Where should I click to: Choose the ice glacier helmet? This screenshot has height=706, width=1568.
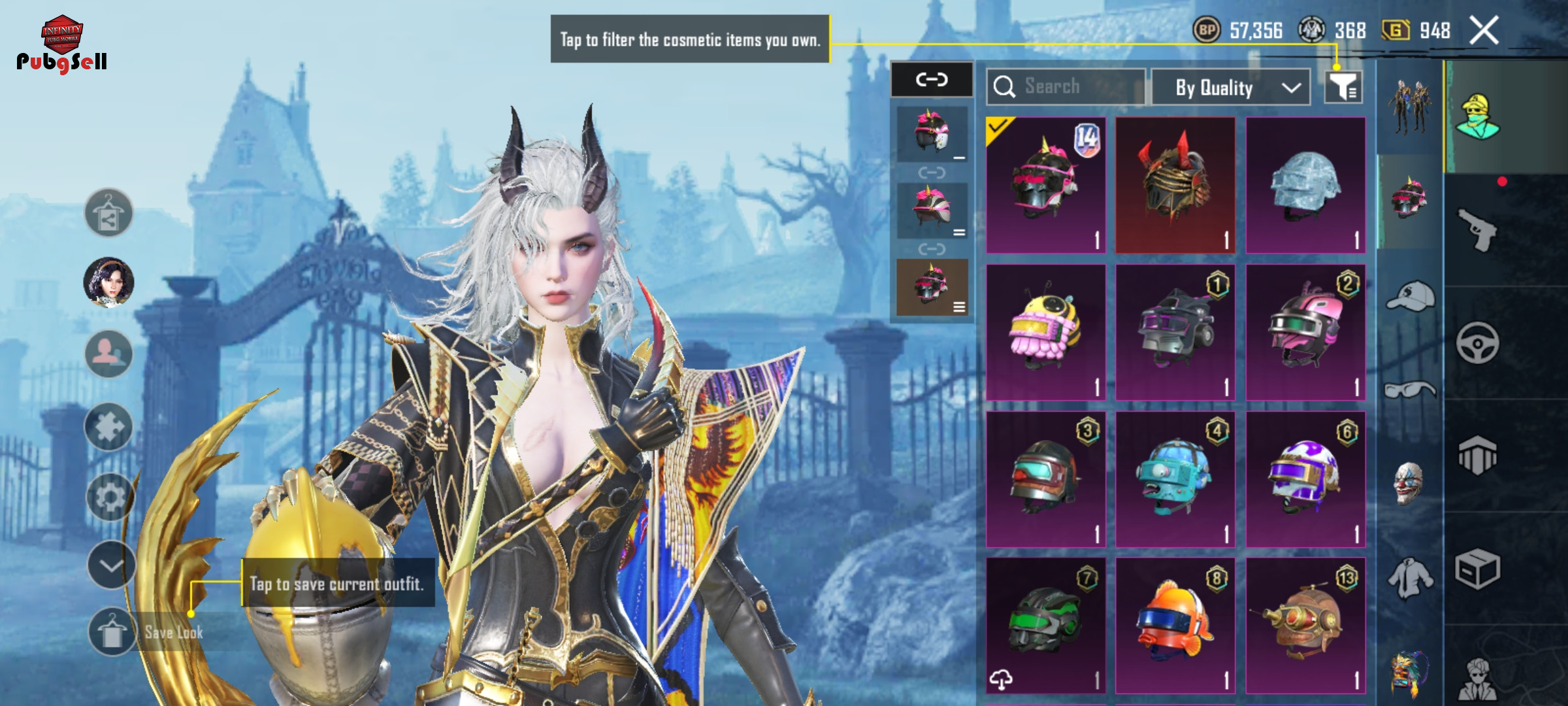tap(1305, 185)
